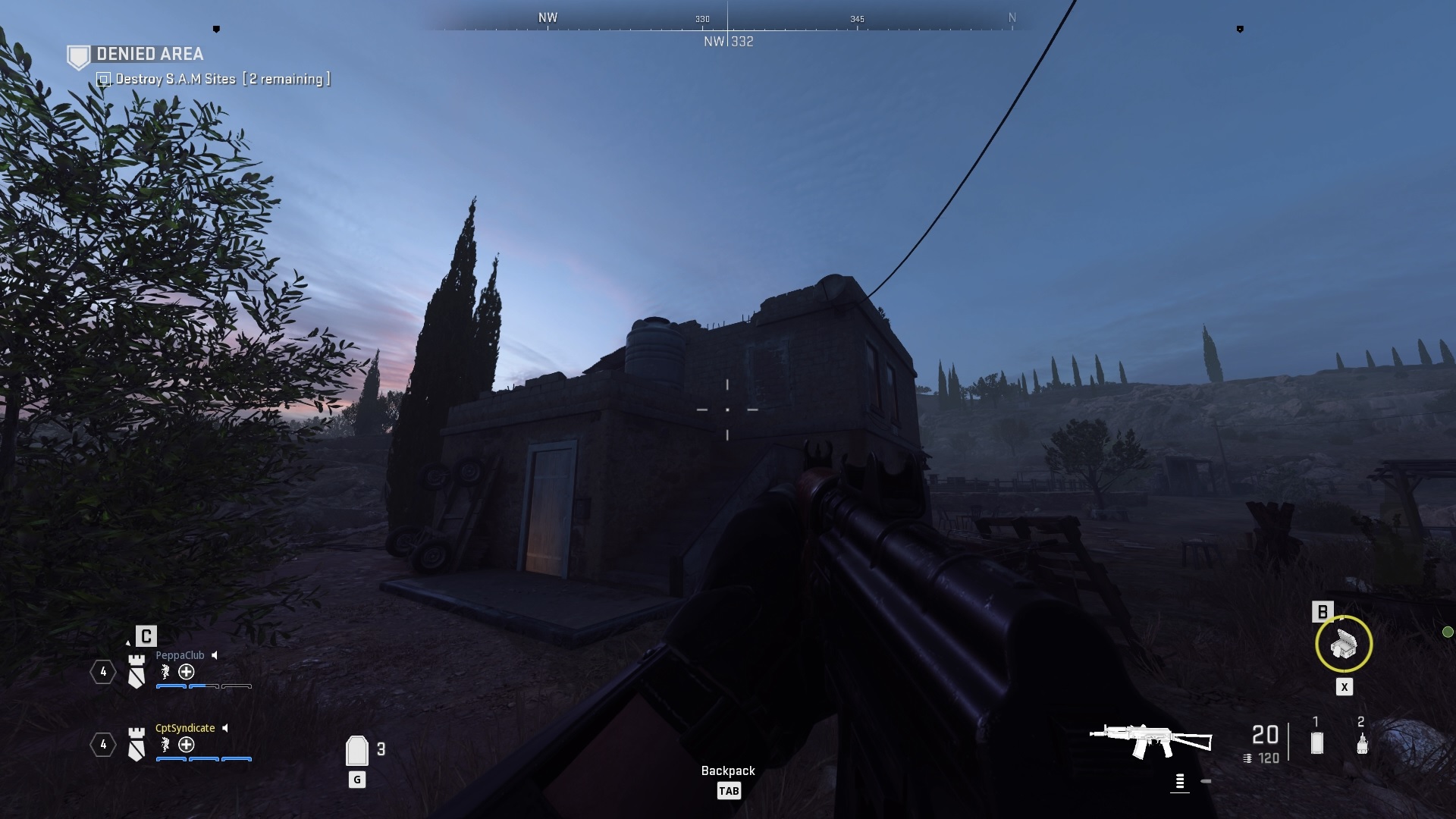Click PeppaClub's faction rank insignia icon
The height and width of the screenshot is (819, 1456).
point(136,672)
